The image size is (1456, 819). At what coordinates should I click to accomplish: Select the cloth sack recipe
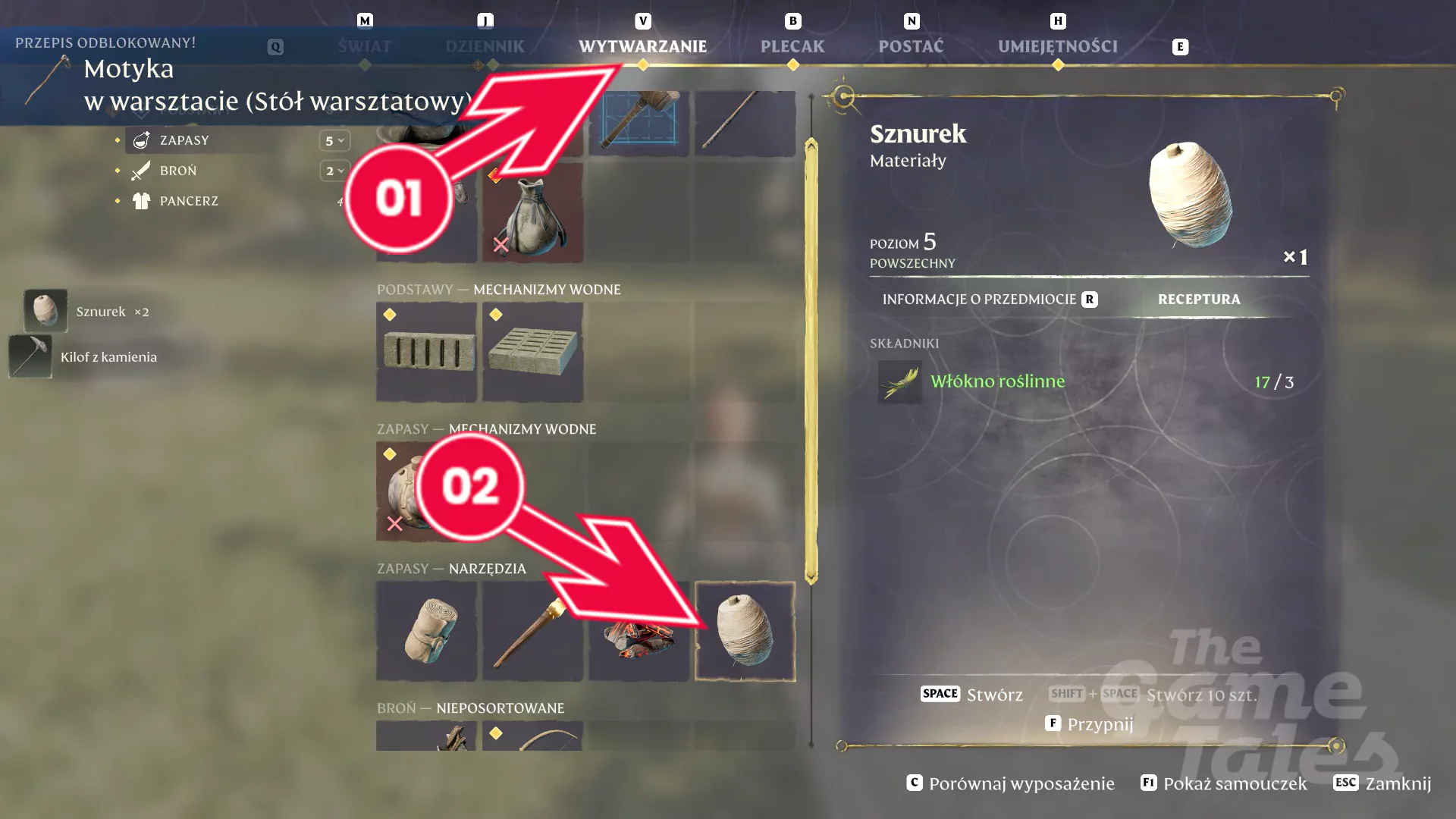pos(532,214)
